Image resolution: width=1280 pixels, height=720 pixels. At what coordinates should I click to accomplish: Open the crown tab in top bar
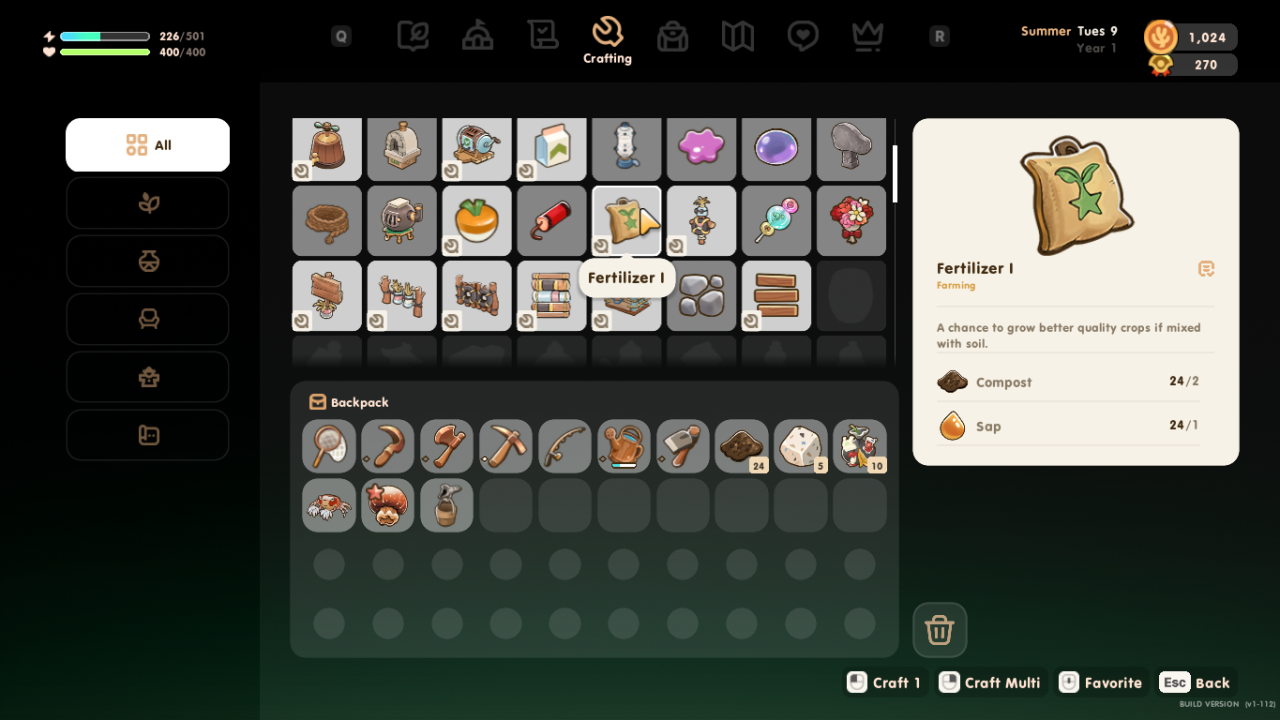click(867, 37)
